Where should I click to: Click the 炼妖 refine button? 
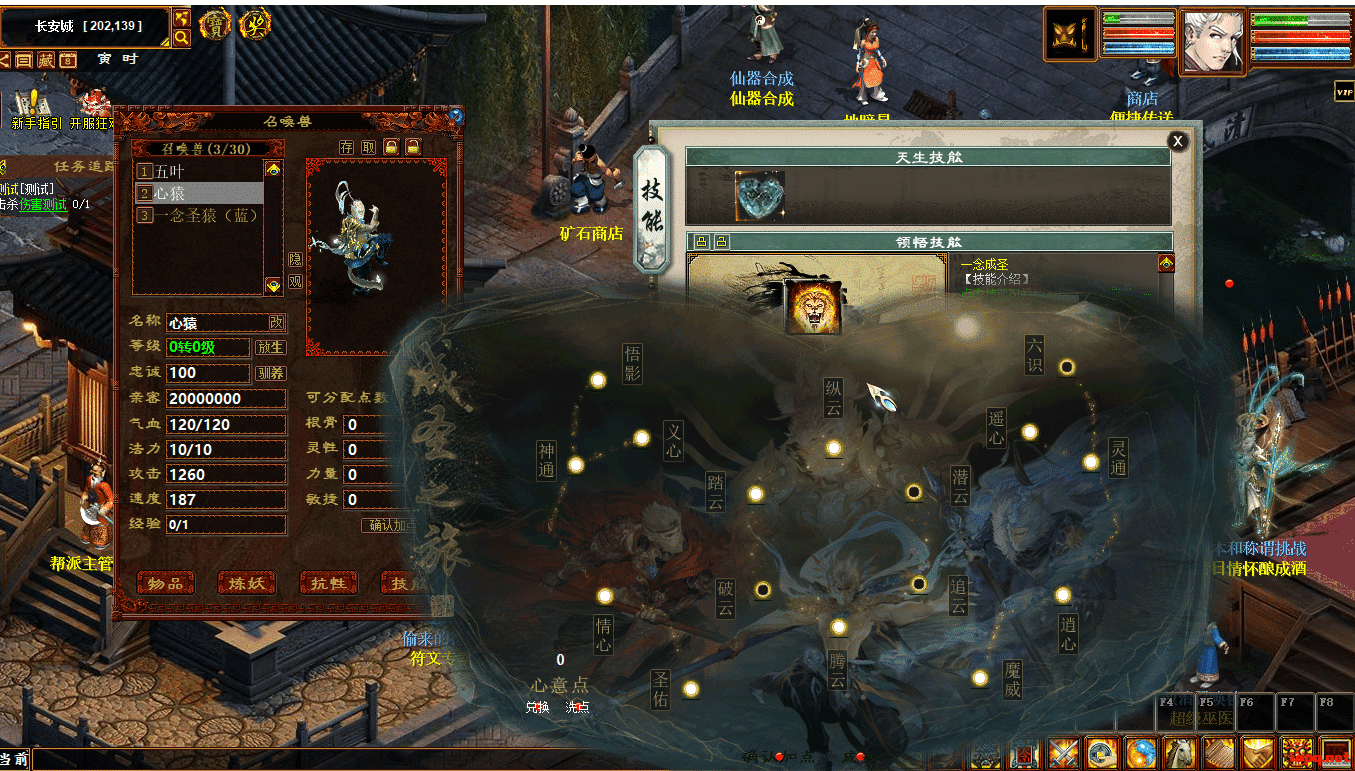click(246, 583)
